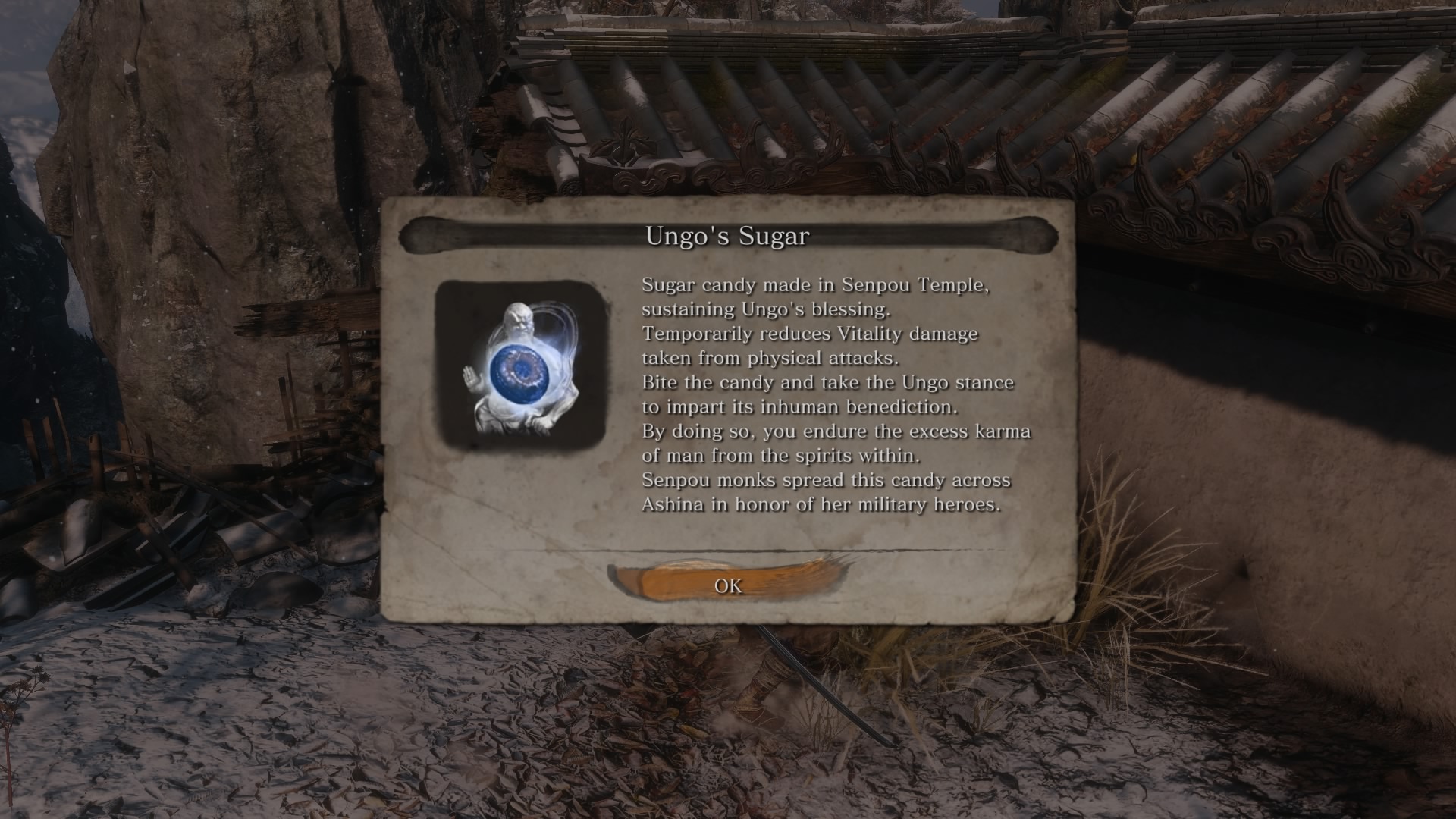Click the thin divider line above the OK button
The height and width of the screenshot is (819, 1456).
[728, 551]
